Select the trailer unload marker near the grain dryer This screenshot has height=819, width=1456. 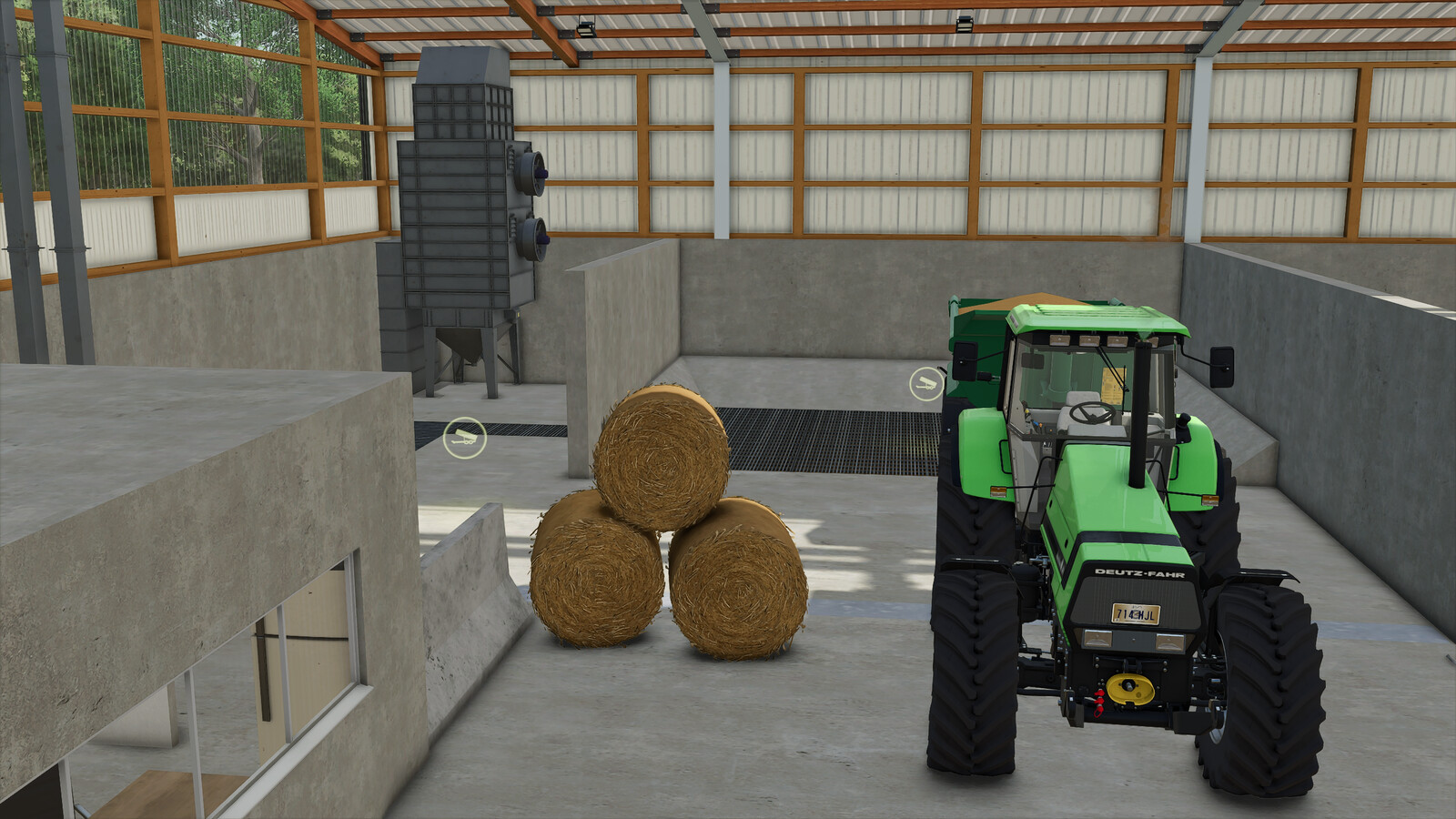tap(465, 438)
